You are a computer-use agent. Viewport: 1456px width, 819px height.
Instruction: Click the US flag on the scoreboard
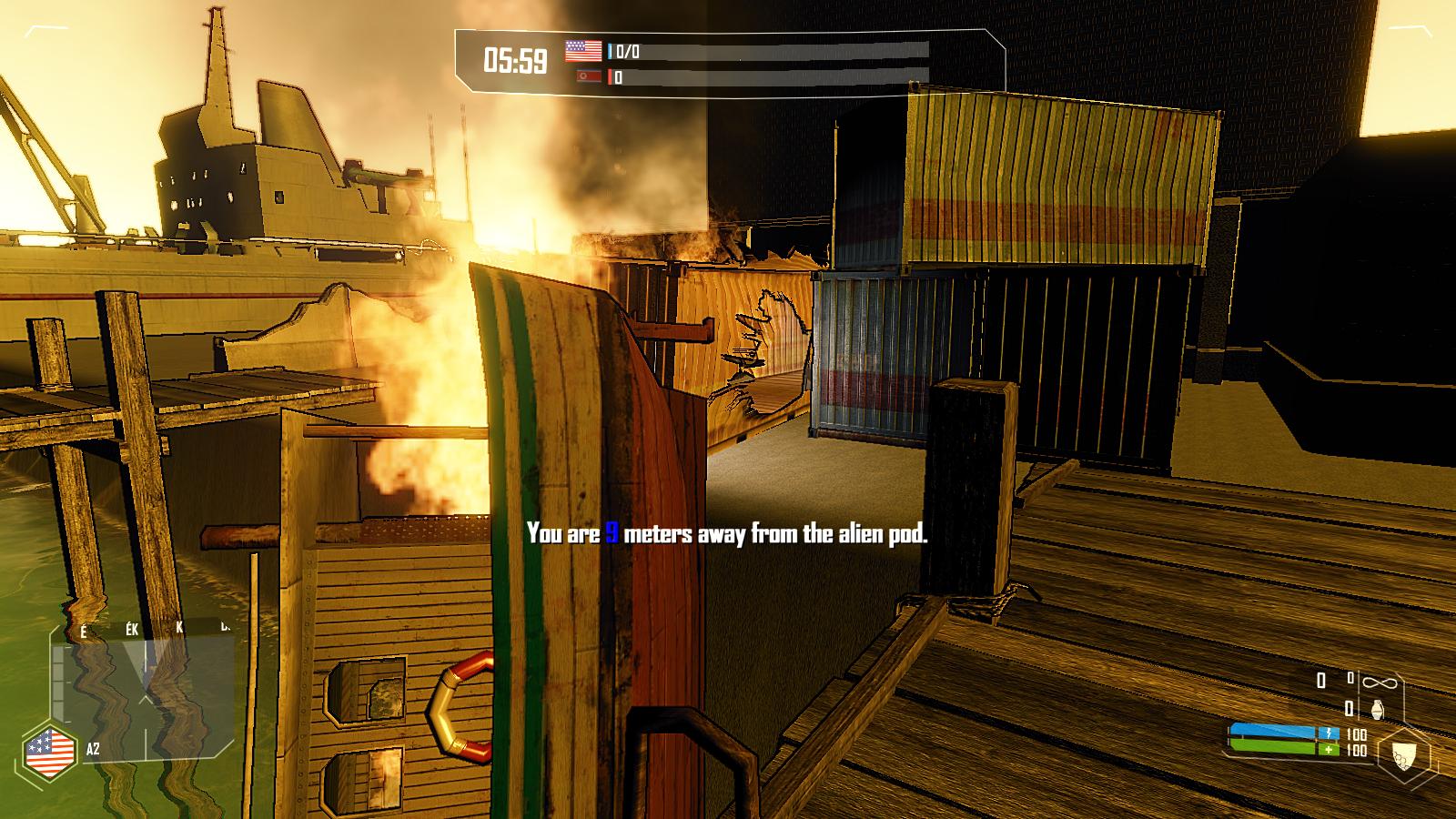[x=583, y=51]
